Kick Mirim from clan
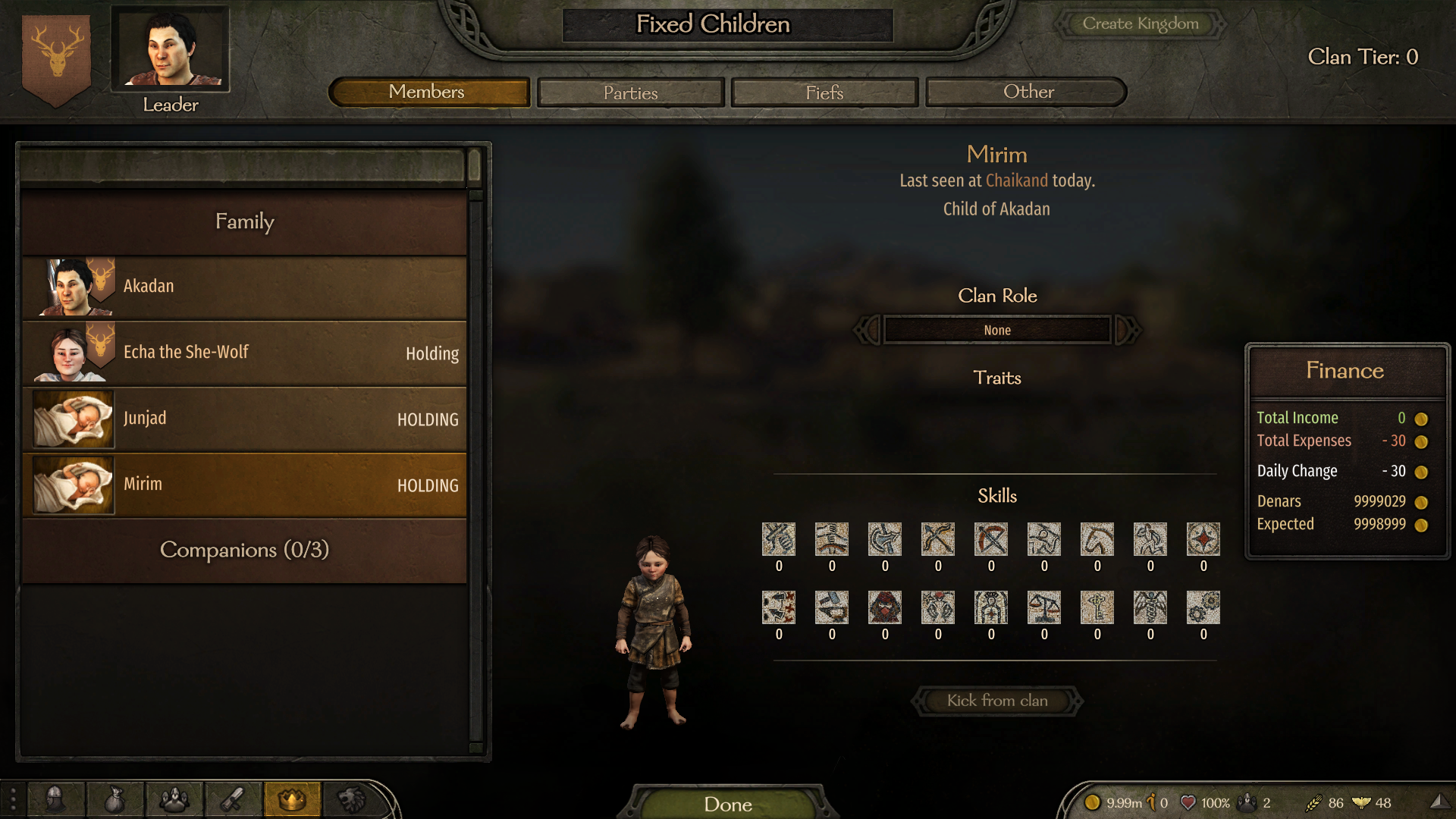The height and width of the screenshot is (819, 1456). (996, 701)
